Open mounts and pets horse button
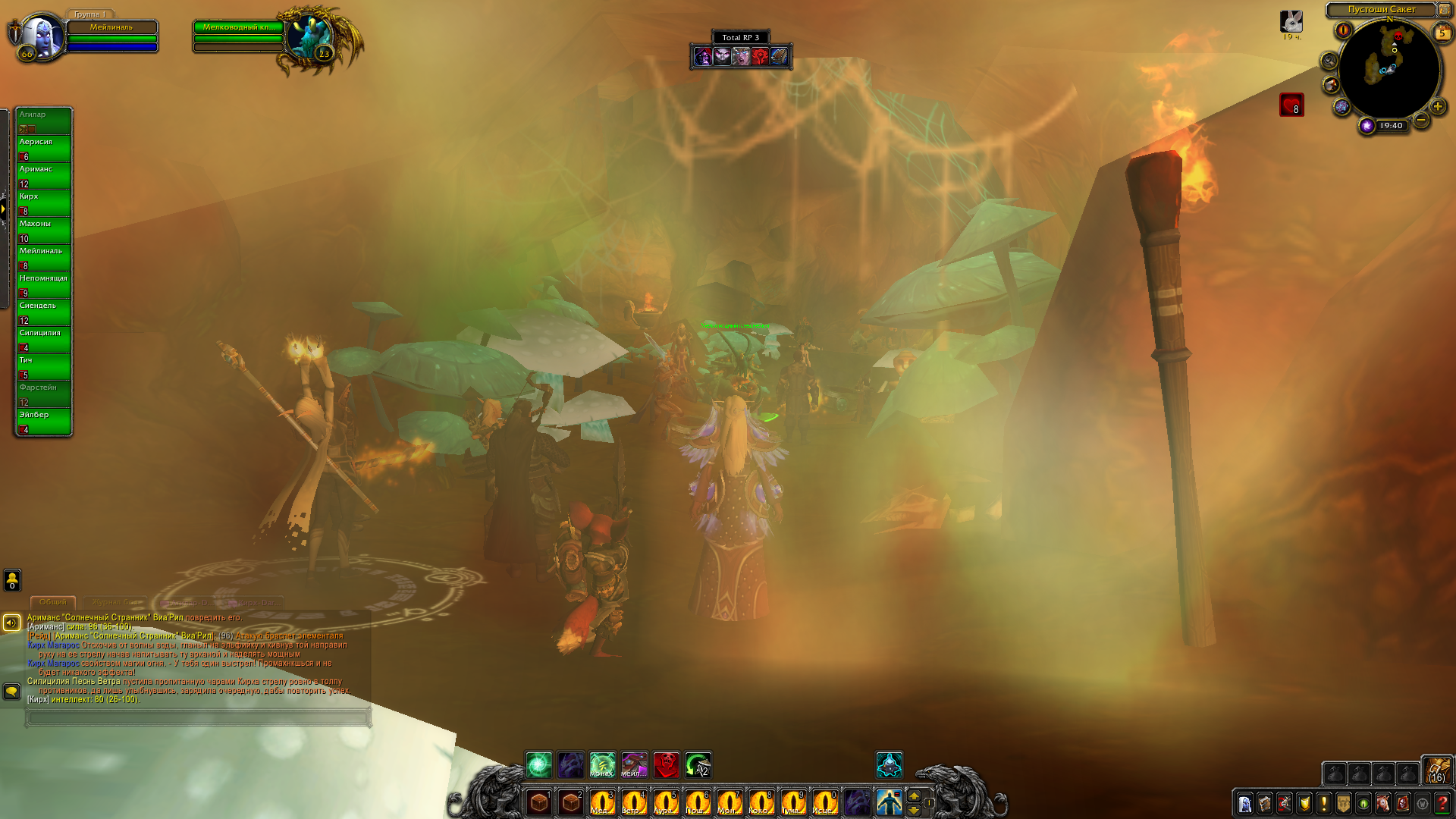Image resolution: width=1456 pixels, height=819 pixels. (1383, 803)
